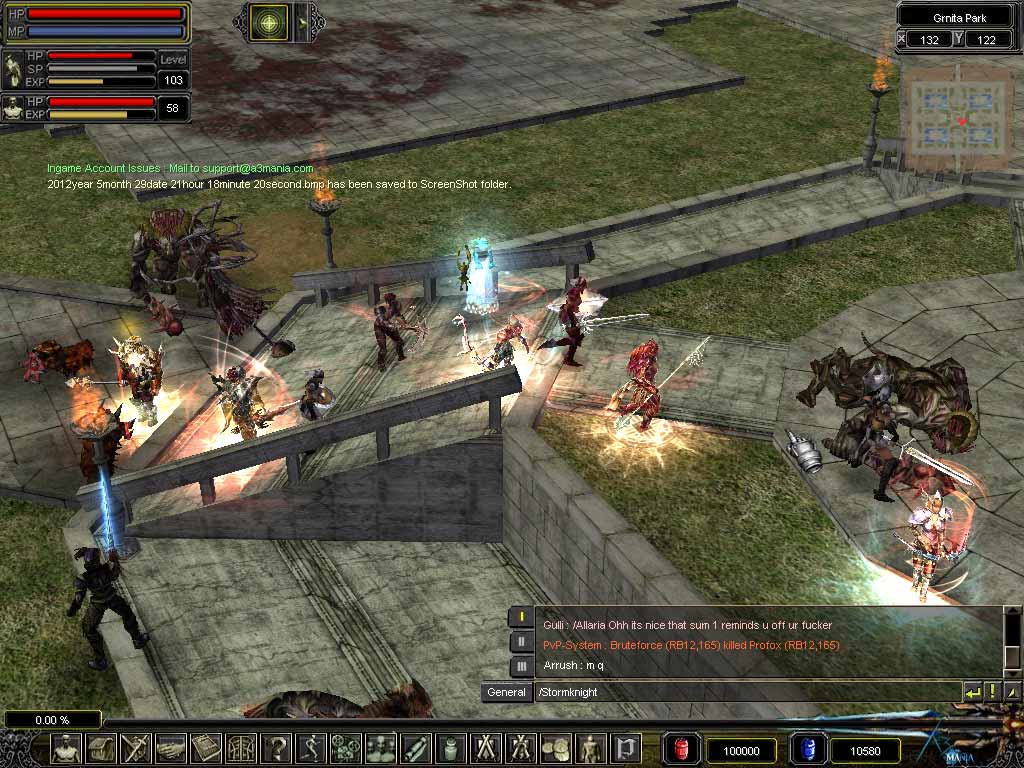1024x768 pixels.
Task: Switch to chat tab I
Action: (521, 617)
